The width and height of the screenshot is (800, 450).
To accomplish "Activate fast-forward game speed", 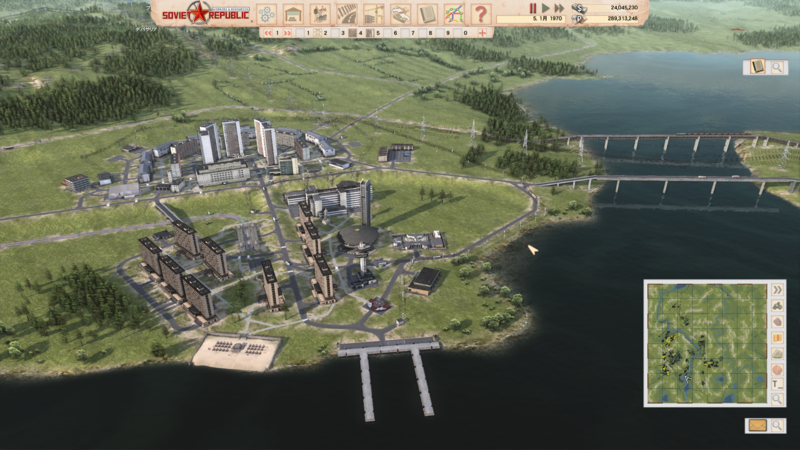I will (x=558, y=8).
